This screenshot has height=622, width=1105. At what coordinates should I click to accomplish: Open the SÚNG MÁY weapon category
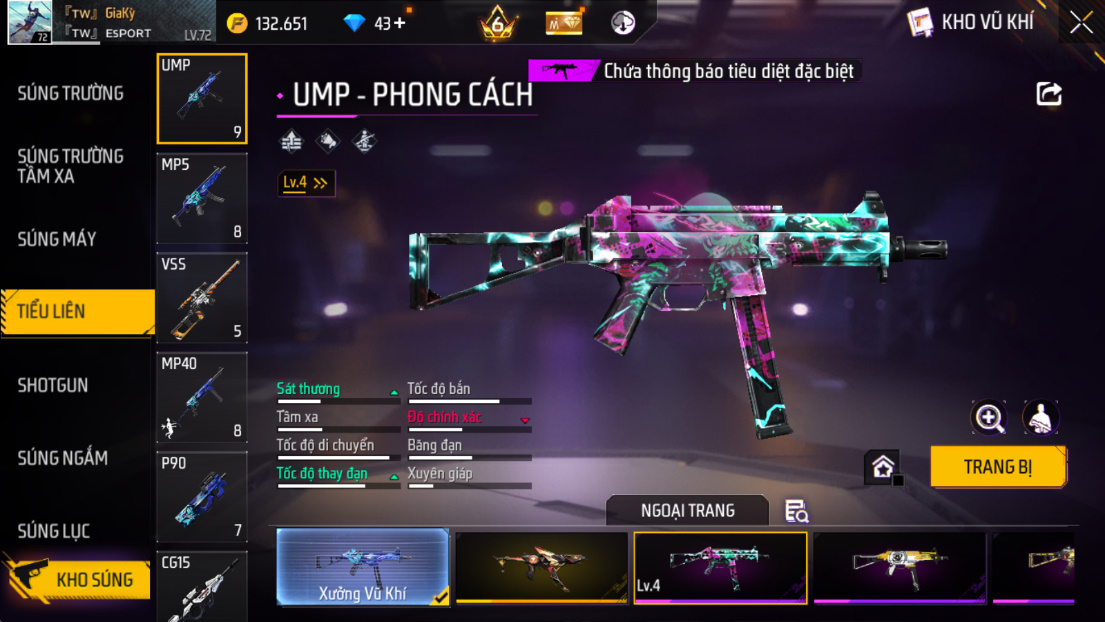click(57, 239)
